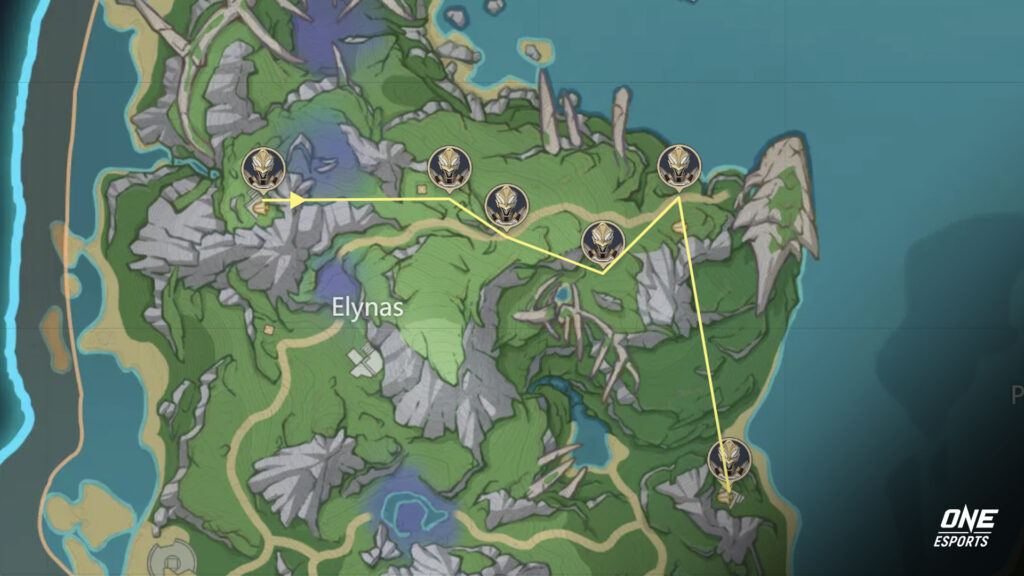Screen dimensions: 1024x576
Task: Pick the enemy marker where the route turns south
Action: click(679, 166)
